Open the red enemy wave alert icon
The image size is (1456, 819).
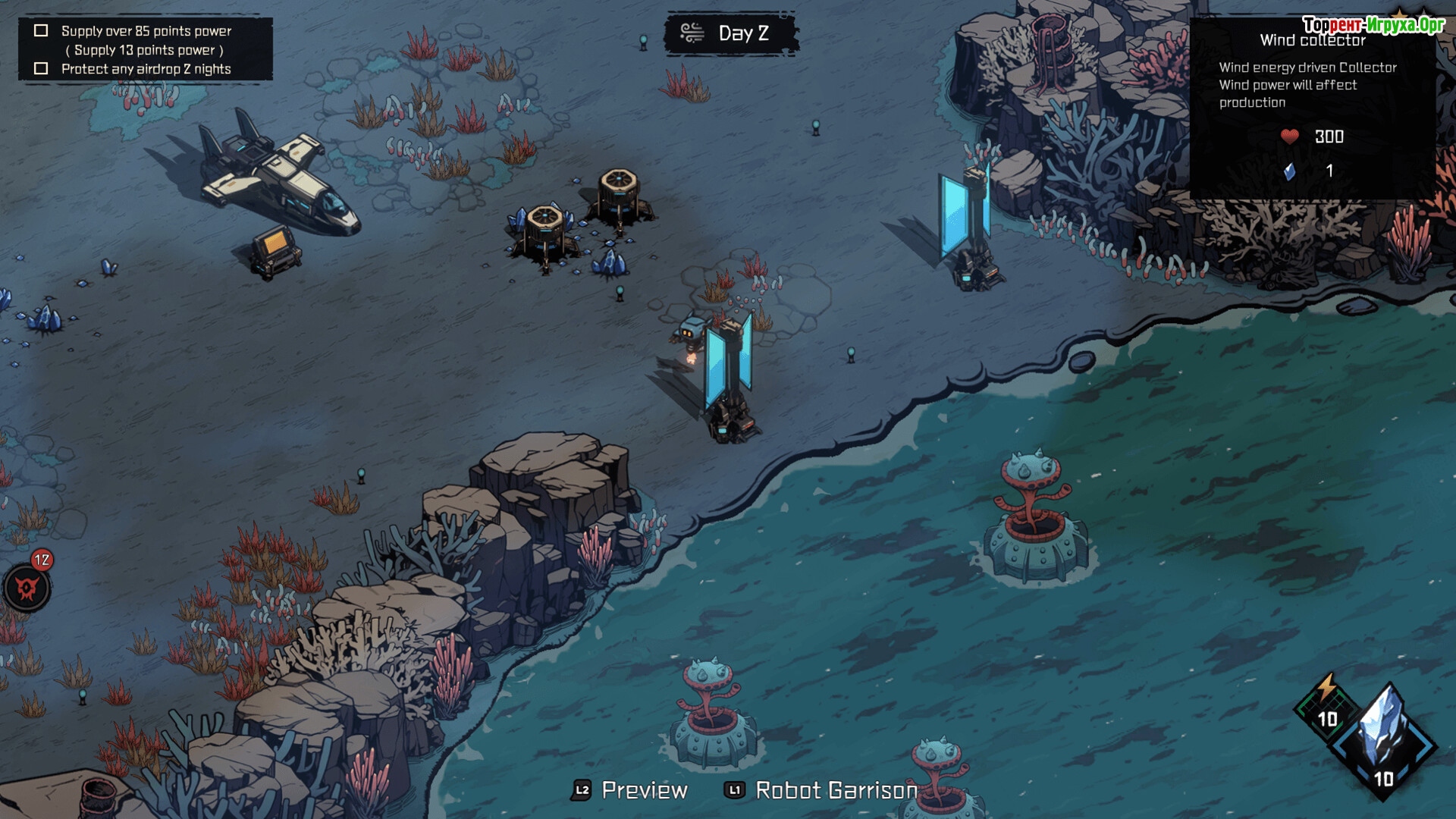(27, 588)
